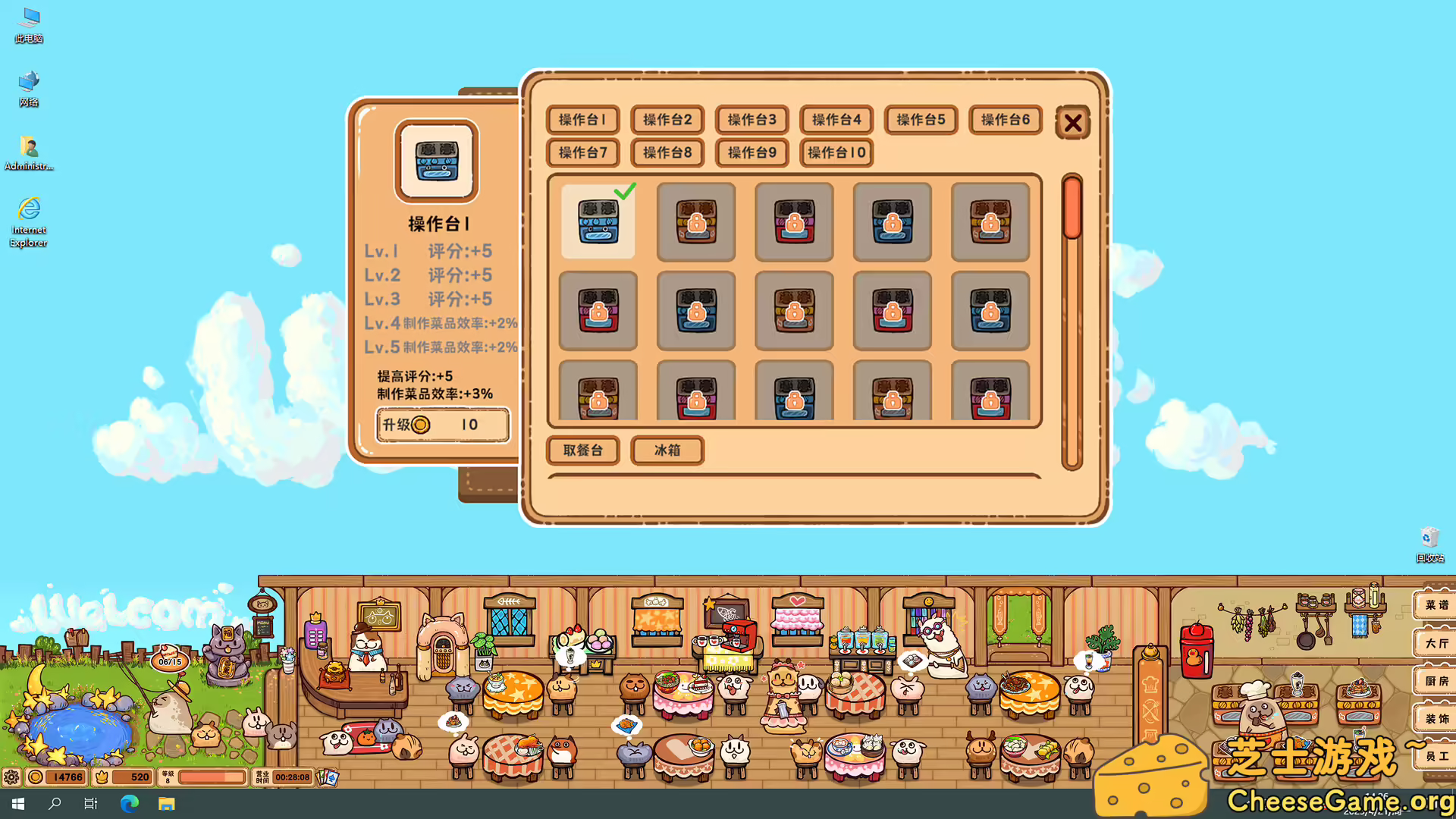Select the 操作台5 tab
The width and height of the screenshot is (1456, 819).
tap(920, 120)
